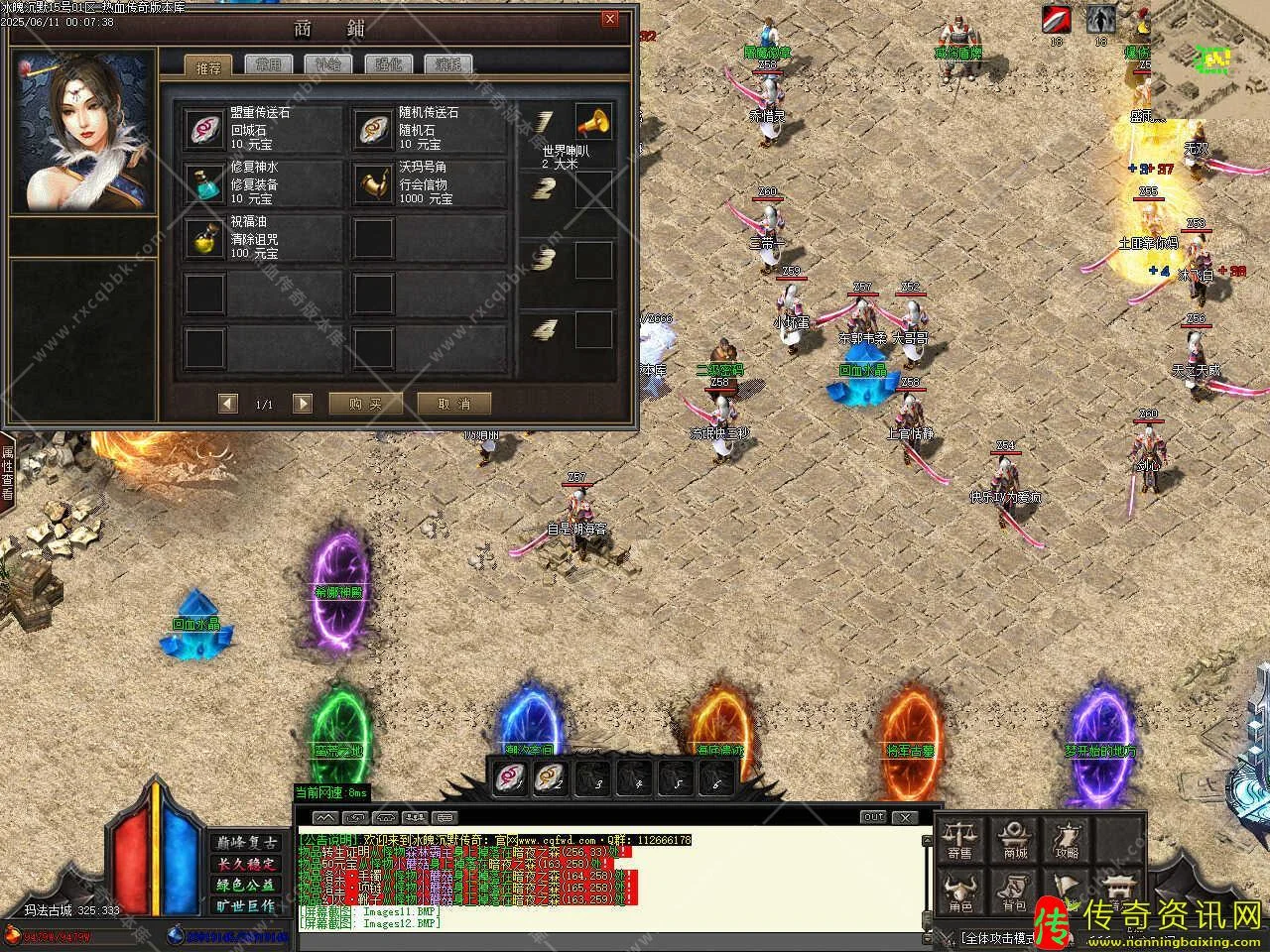Open the 背包 backpack

[x=1013, y=892]
